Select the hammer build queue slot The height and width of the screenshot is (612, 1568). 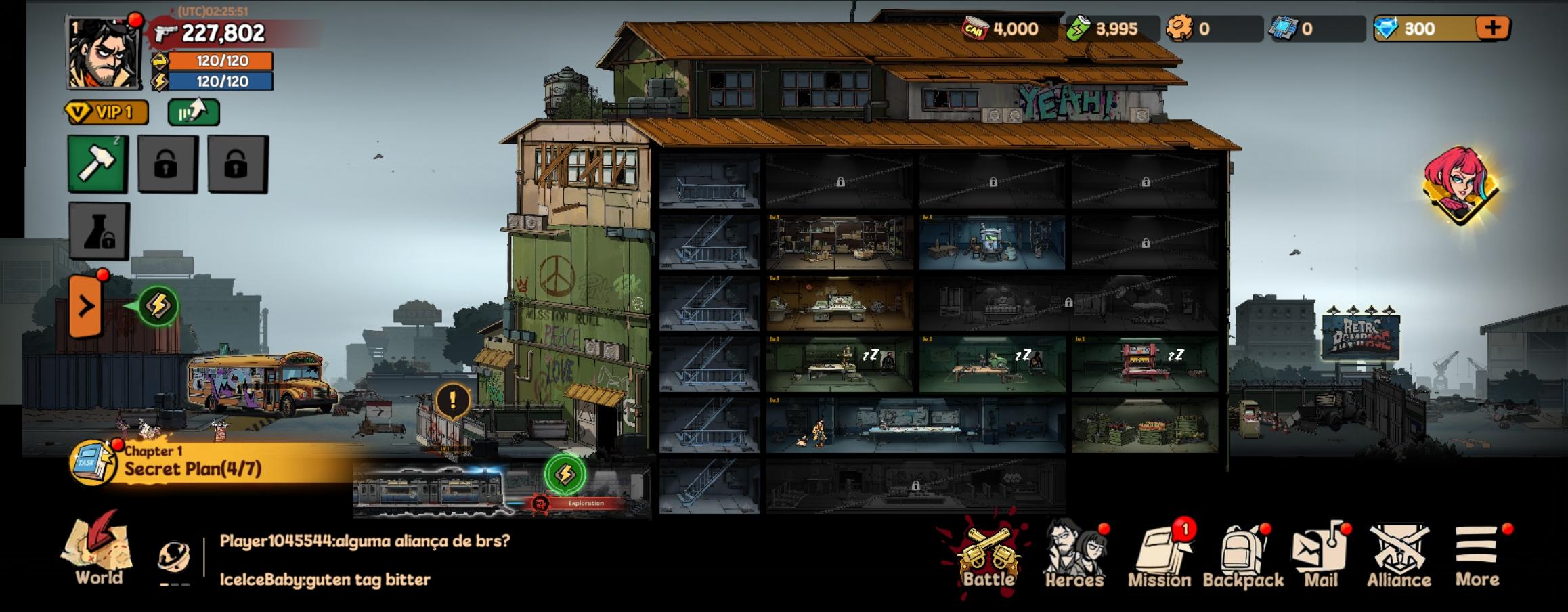coord(97,164)
